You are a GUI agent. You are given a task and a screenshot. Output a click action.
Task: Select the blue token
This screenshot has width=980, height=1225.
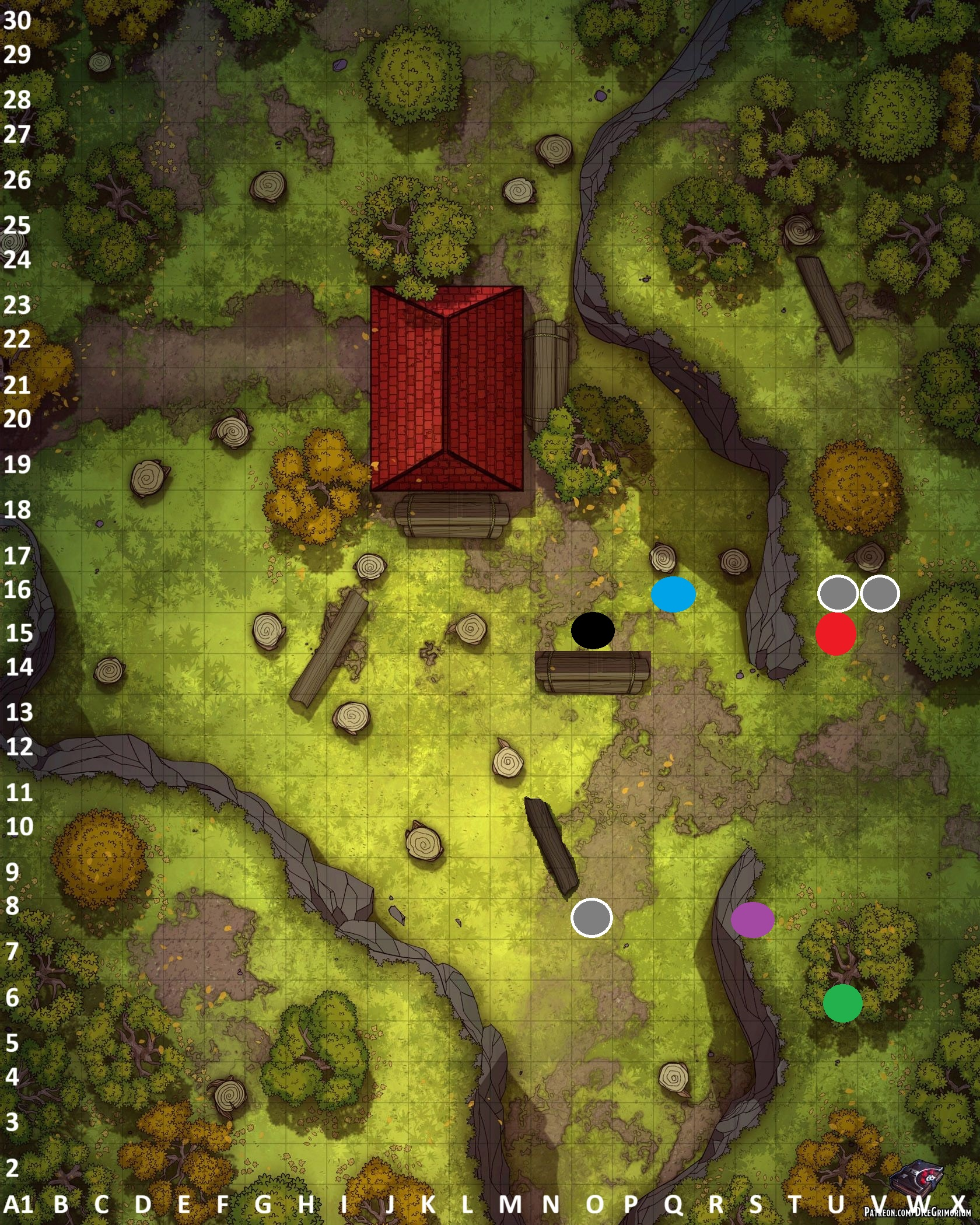(673, 594)
